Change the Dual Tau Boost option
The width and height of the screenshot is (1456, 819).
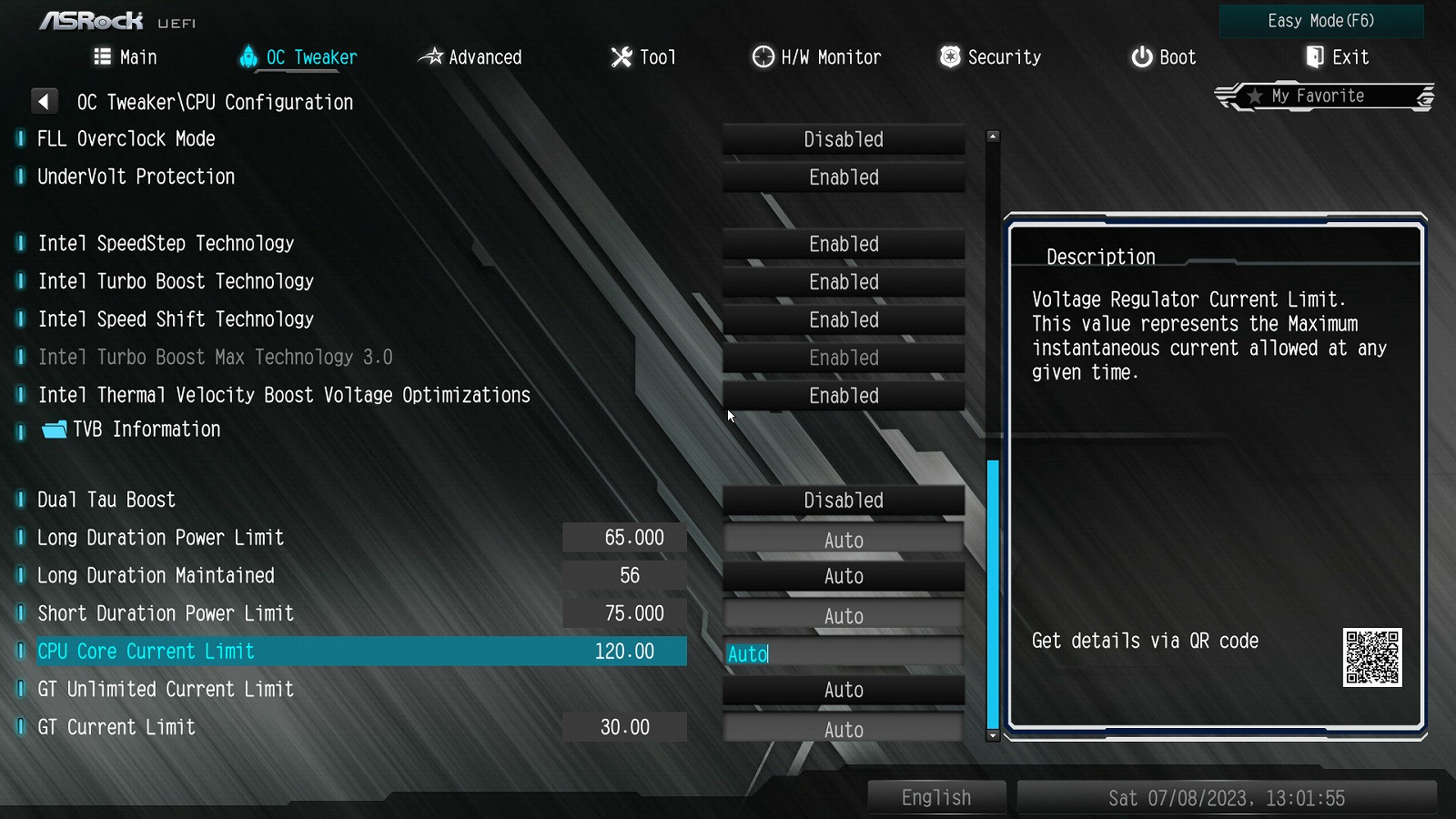[844, 500]
